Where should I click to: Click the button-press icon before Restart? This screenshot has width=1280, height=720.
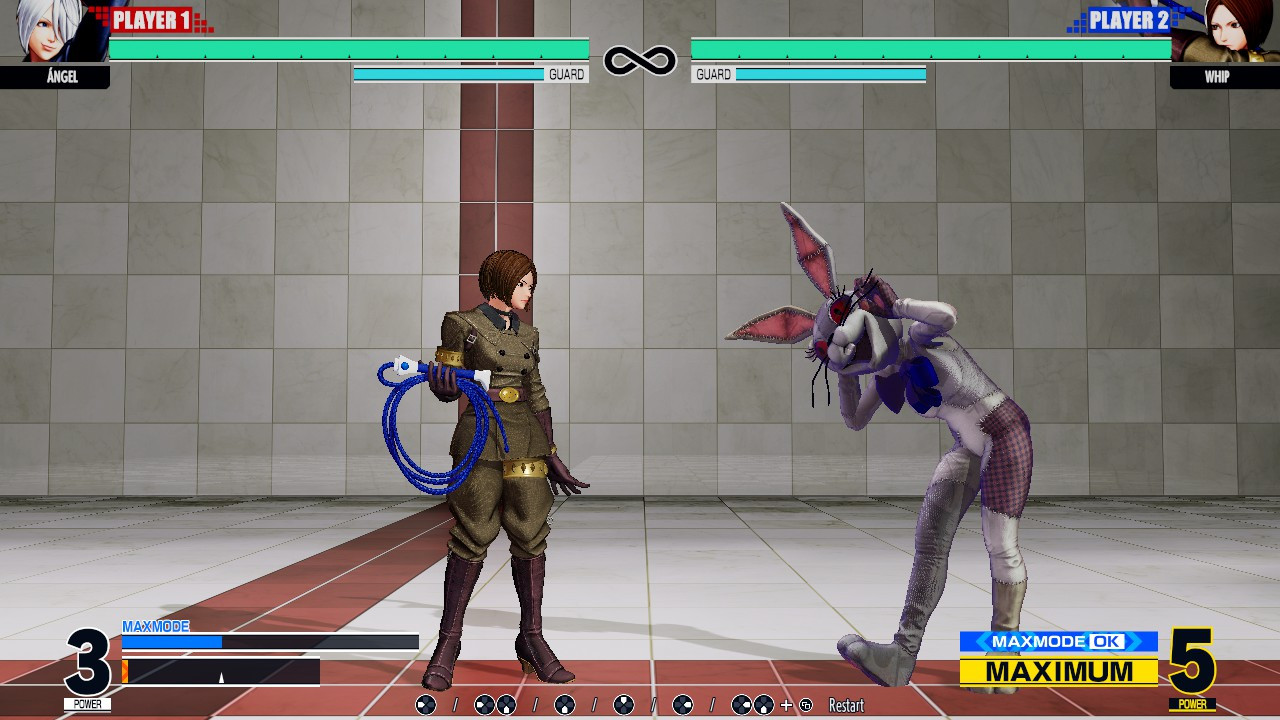(805, 704)
